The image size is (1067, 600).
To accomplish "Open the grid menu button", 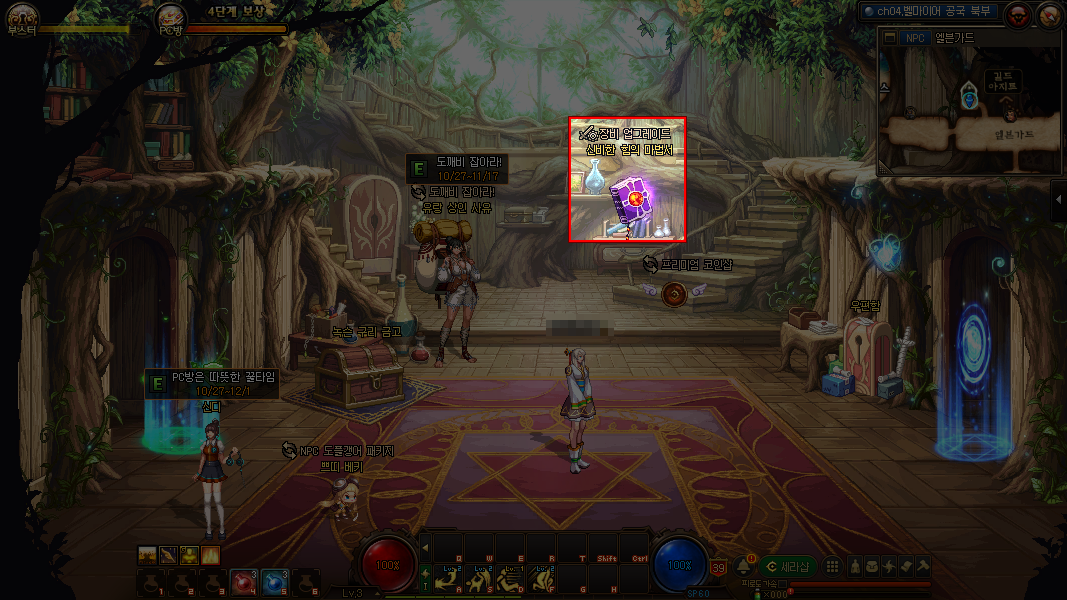I will pyautogui.click(x=833, y=567).
